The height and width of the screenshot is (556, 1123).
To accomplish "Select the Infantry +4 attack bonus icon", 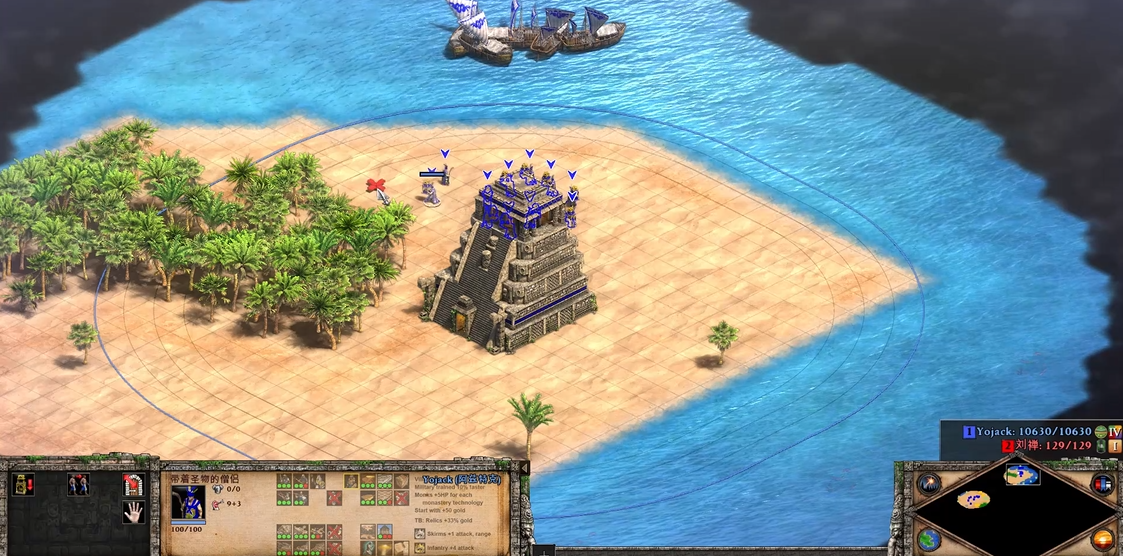I will tap(418, 548).
